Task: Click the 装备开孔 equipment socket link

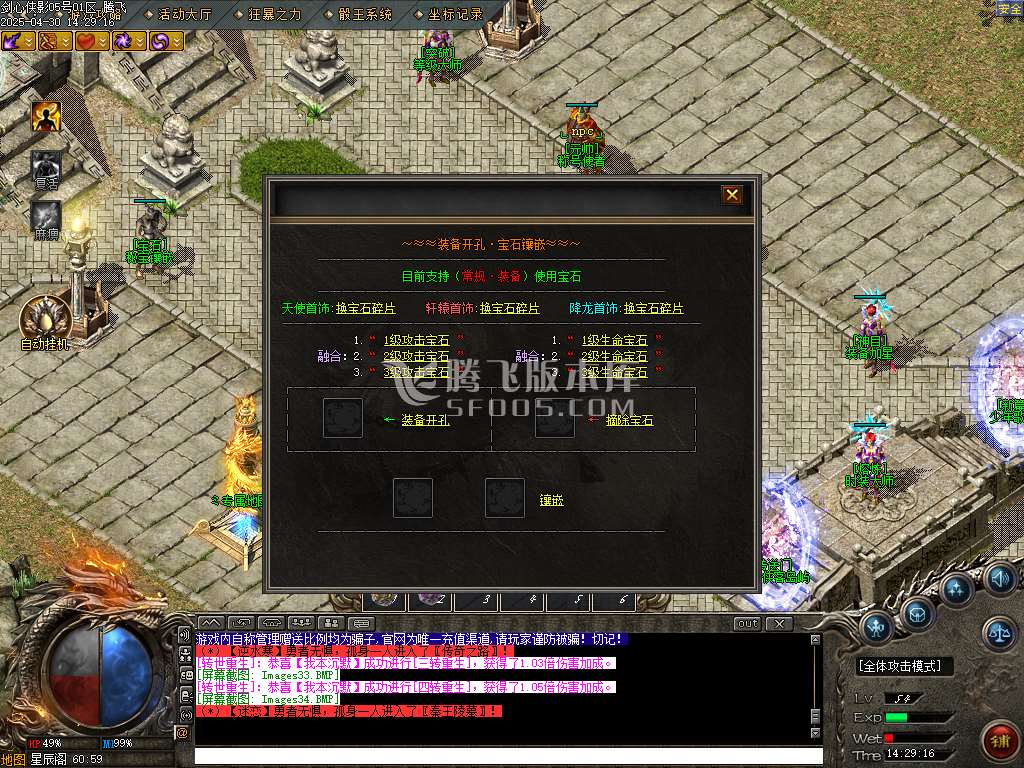Action: click(x=425, y=420)
